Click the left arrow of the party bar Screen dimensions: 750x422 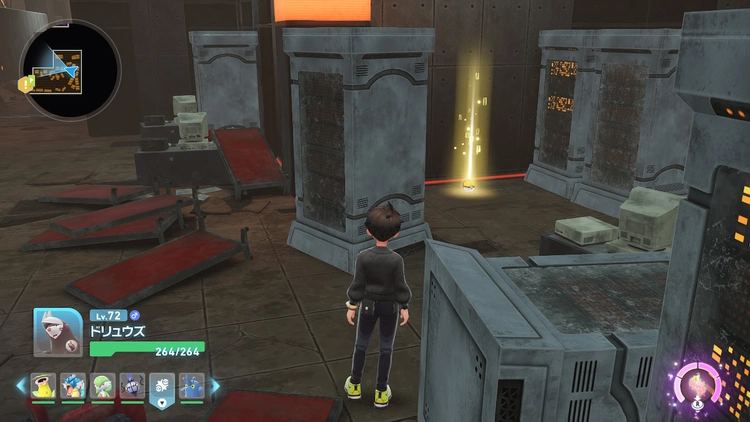[20, 385]
